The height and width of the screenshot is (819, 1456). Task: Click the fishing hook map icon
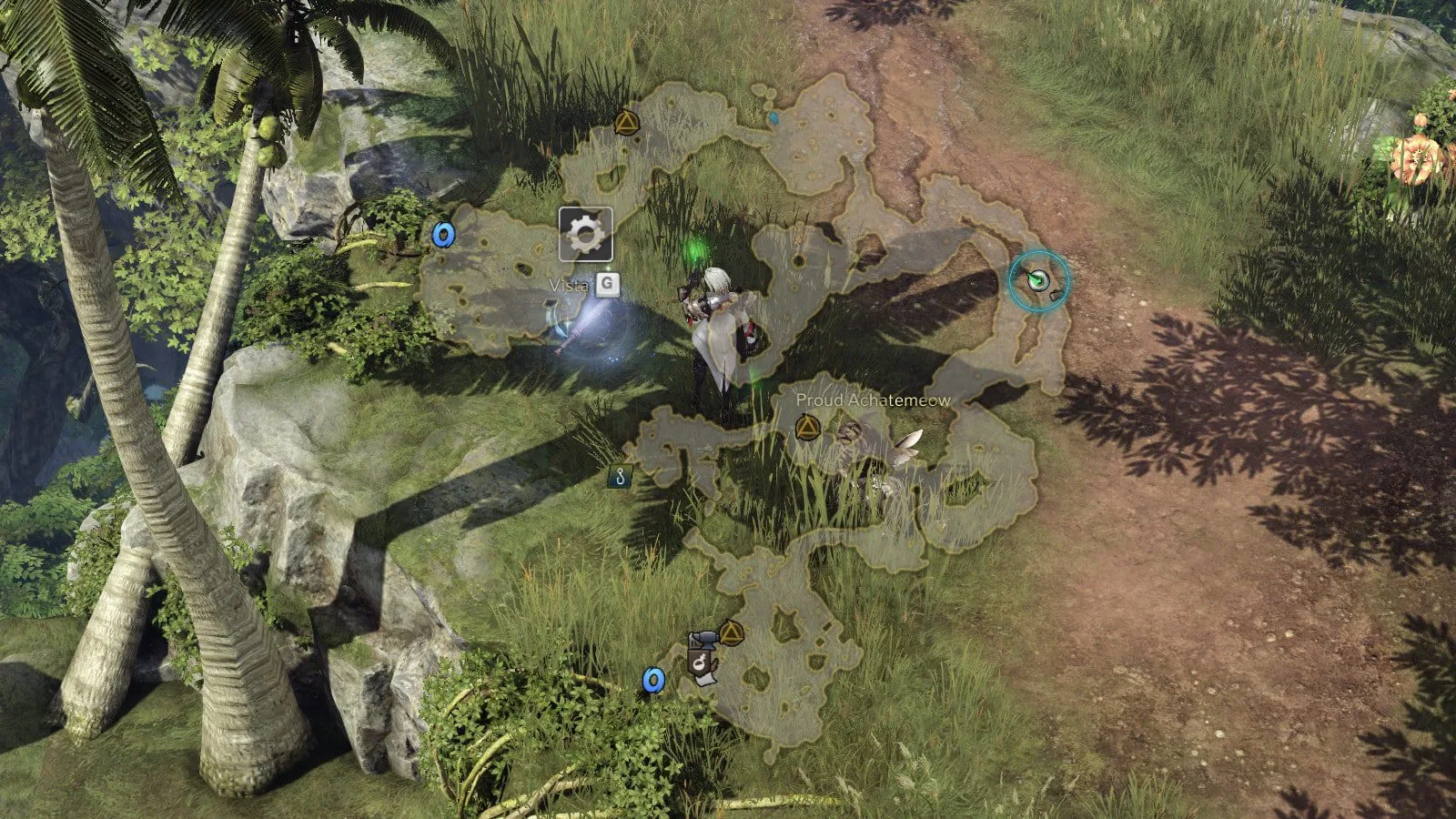[622, 475]
